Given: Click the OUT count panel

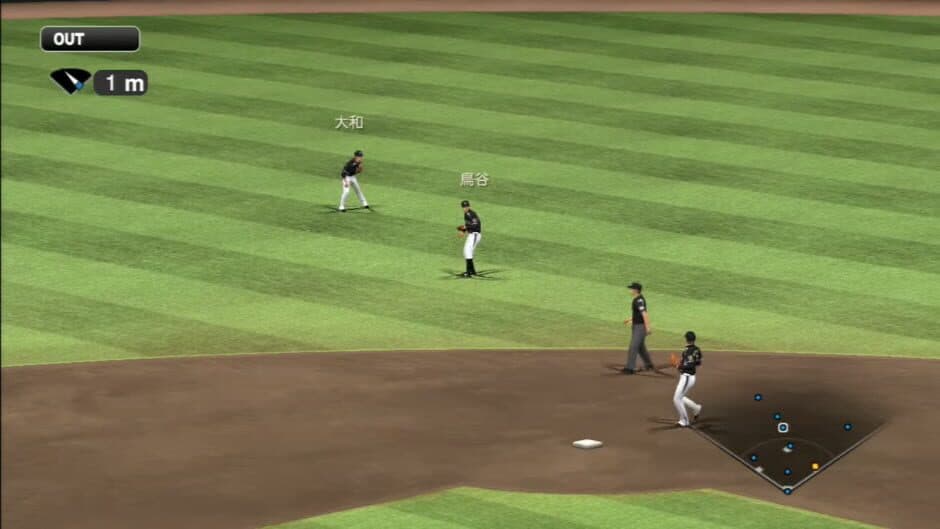Looking at the screenshot, I should click(x=90, y=39).
